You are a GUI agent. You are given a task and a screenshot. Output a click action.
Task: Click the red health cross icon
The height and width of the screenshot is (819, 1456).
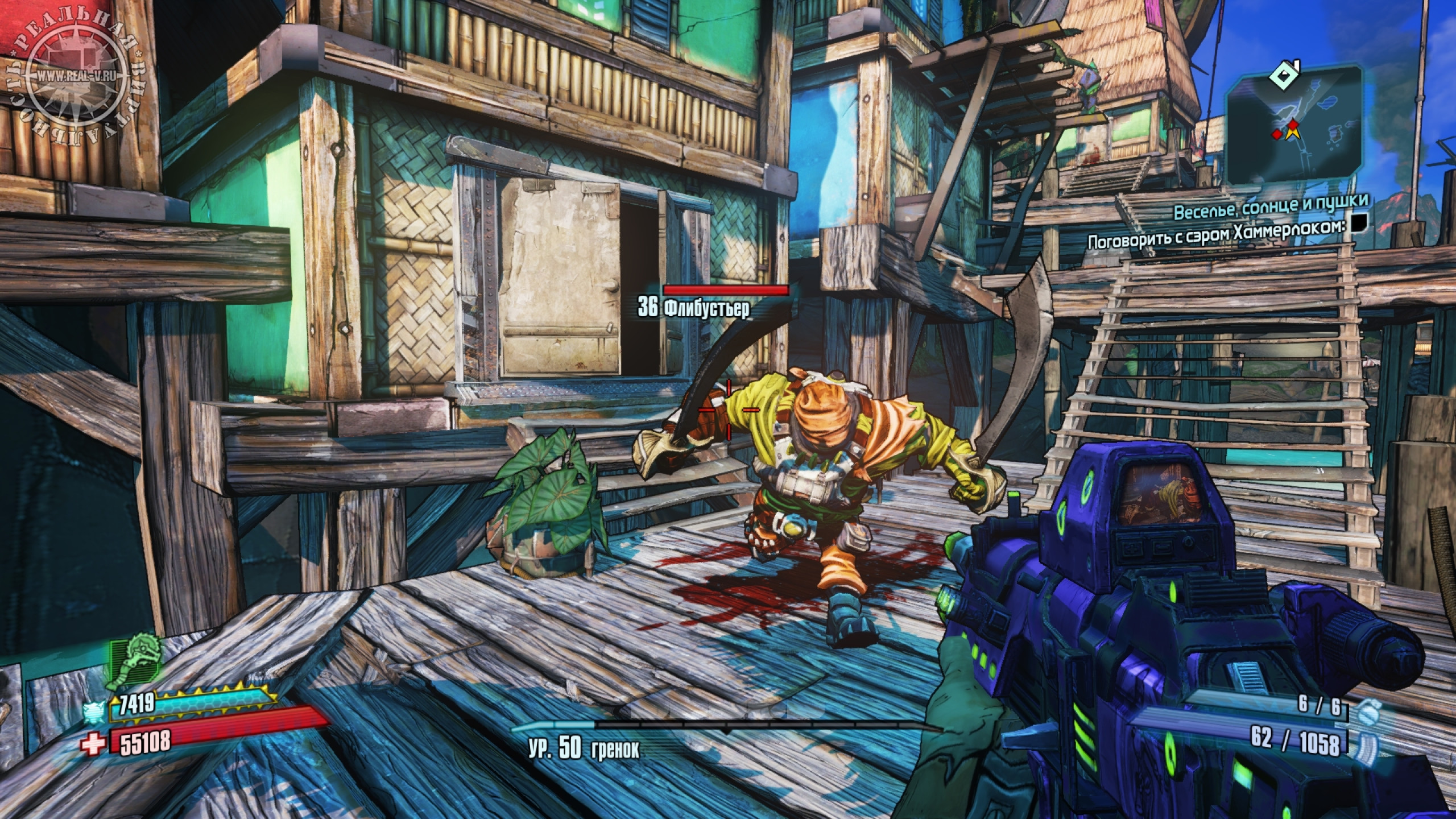click(91, 746)
